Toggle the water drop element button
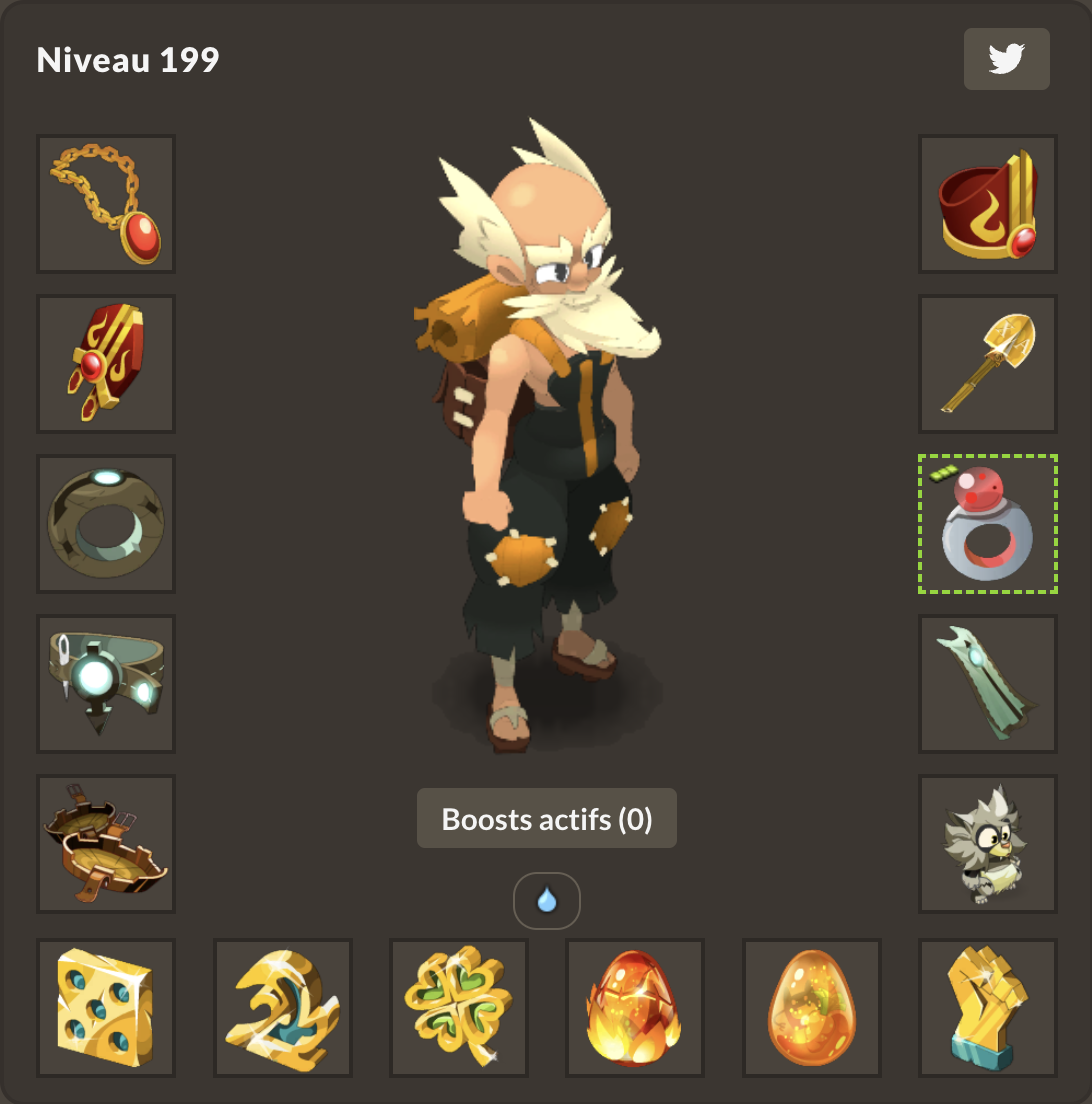The image size is (1092, 1104). pos(546,901)
